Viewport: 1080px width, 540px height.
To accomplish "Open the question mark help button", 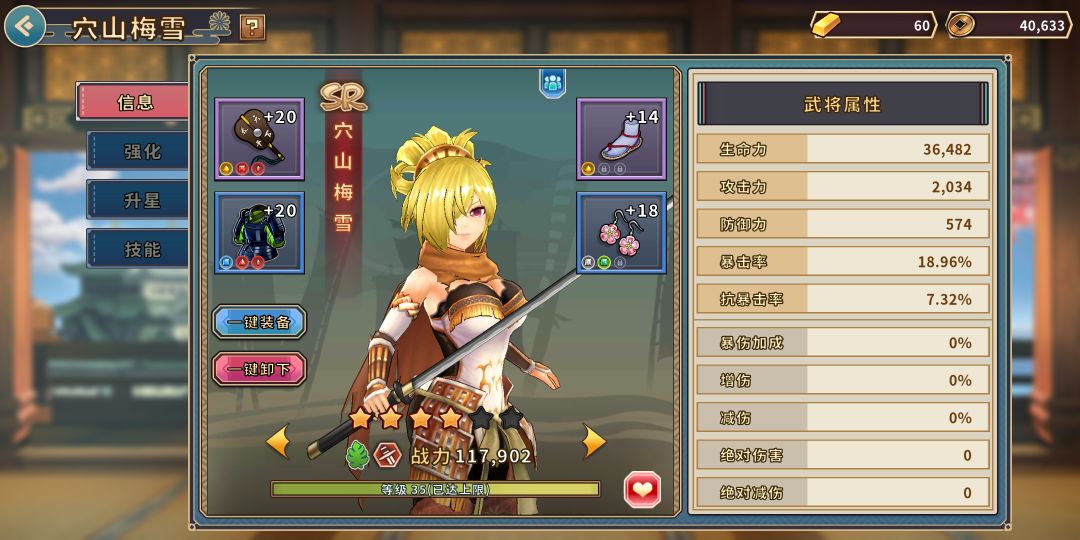I will (x=253, y=27).
